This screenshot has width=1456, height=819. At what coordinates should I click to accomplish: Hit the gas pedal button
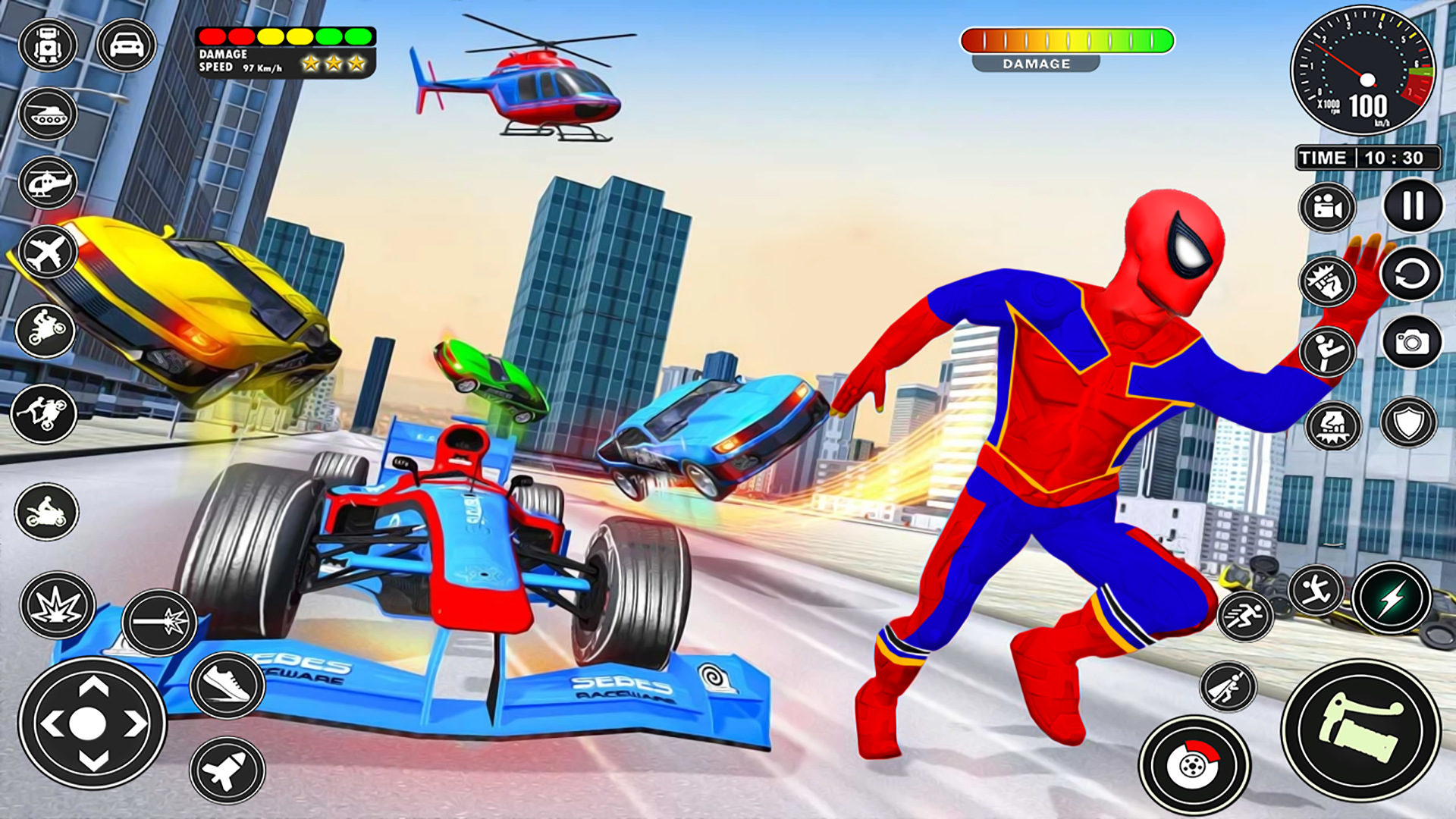click(x=1361, y=730)
